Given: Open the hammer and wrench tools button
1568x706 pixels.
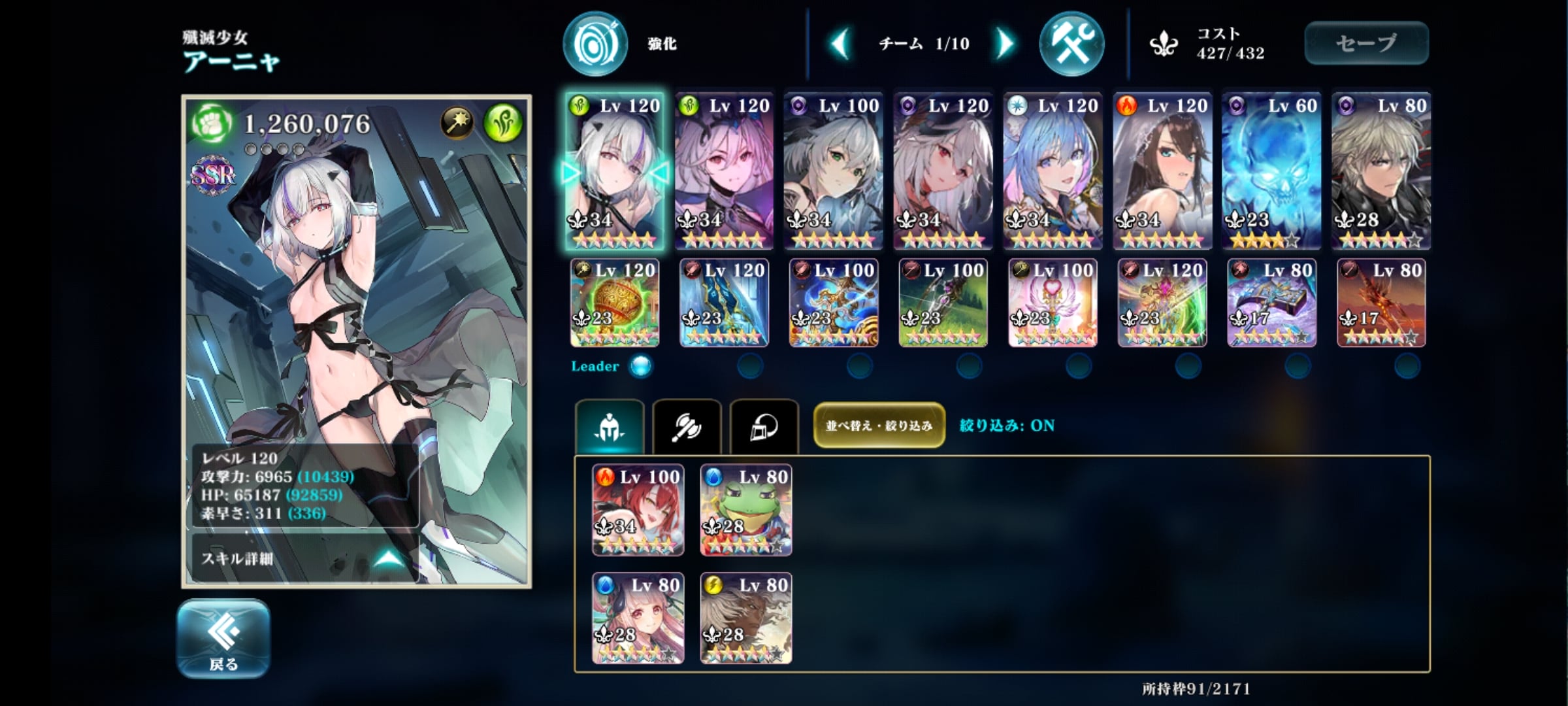Looking at the screenshot, I should (1071, 44).
